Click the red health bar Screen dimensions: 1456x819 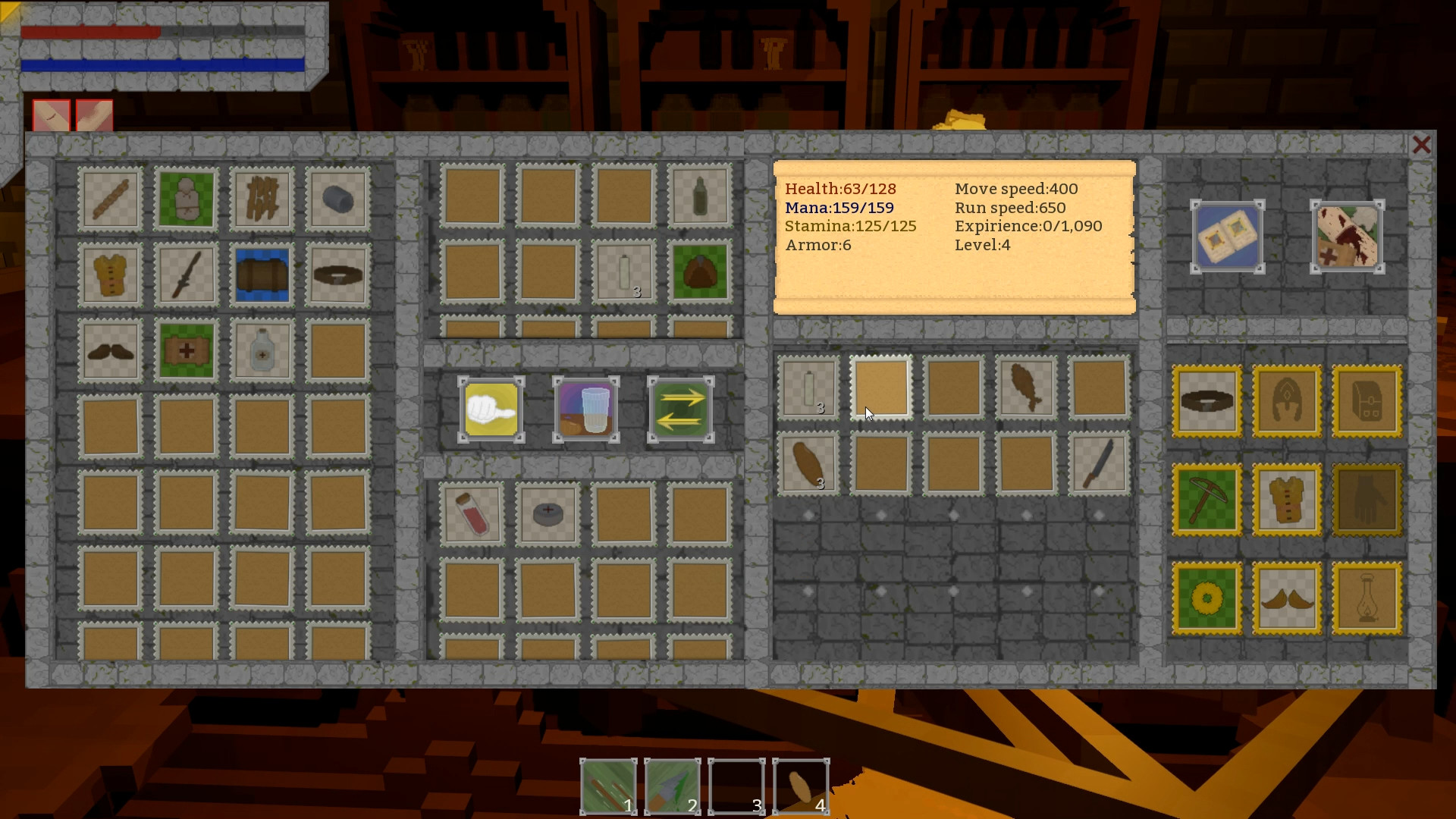(91, 33)
